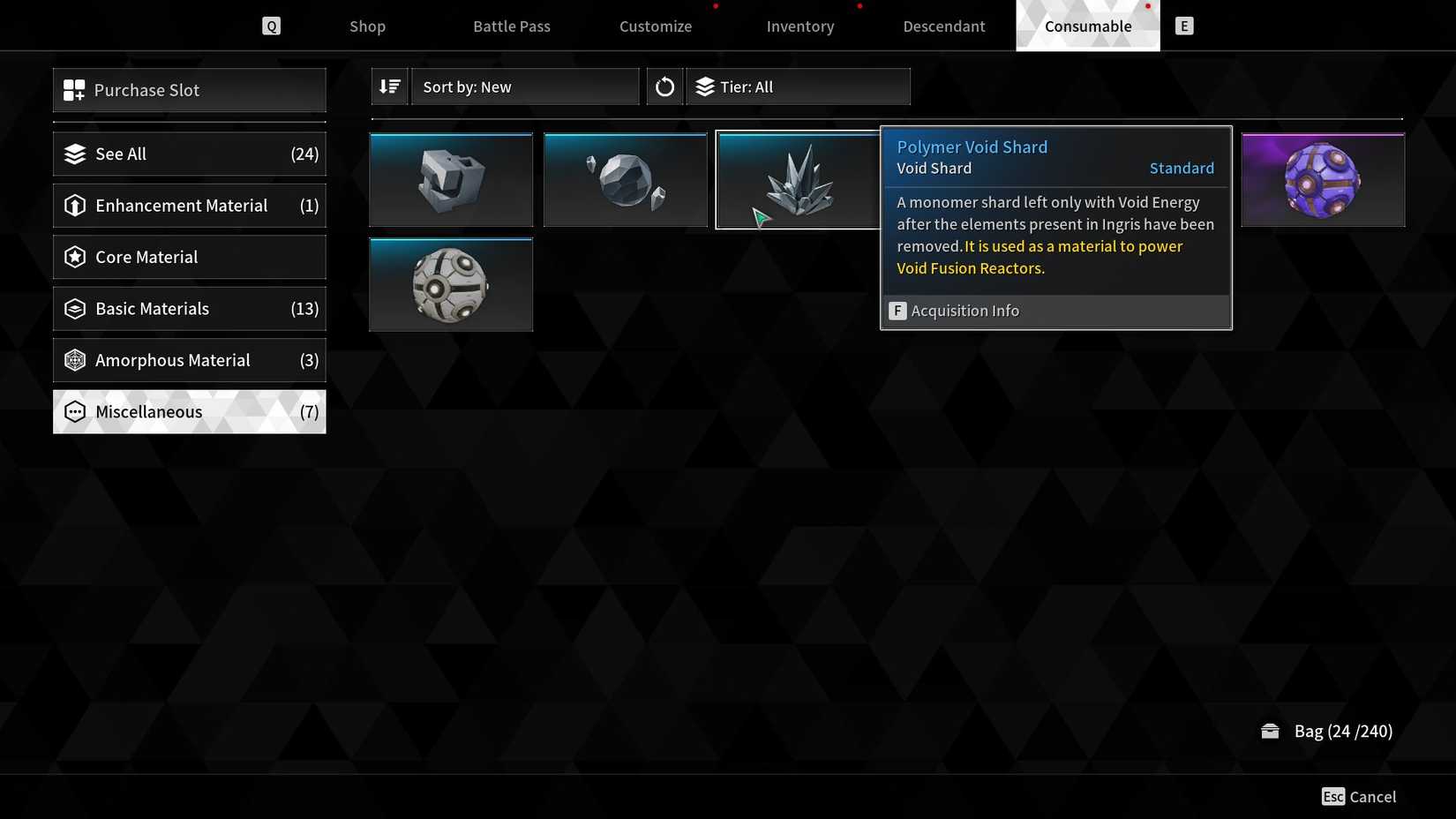Click the Purchase Slot button

coord(189,89)
